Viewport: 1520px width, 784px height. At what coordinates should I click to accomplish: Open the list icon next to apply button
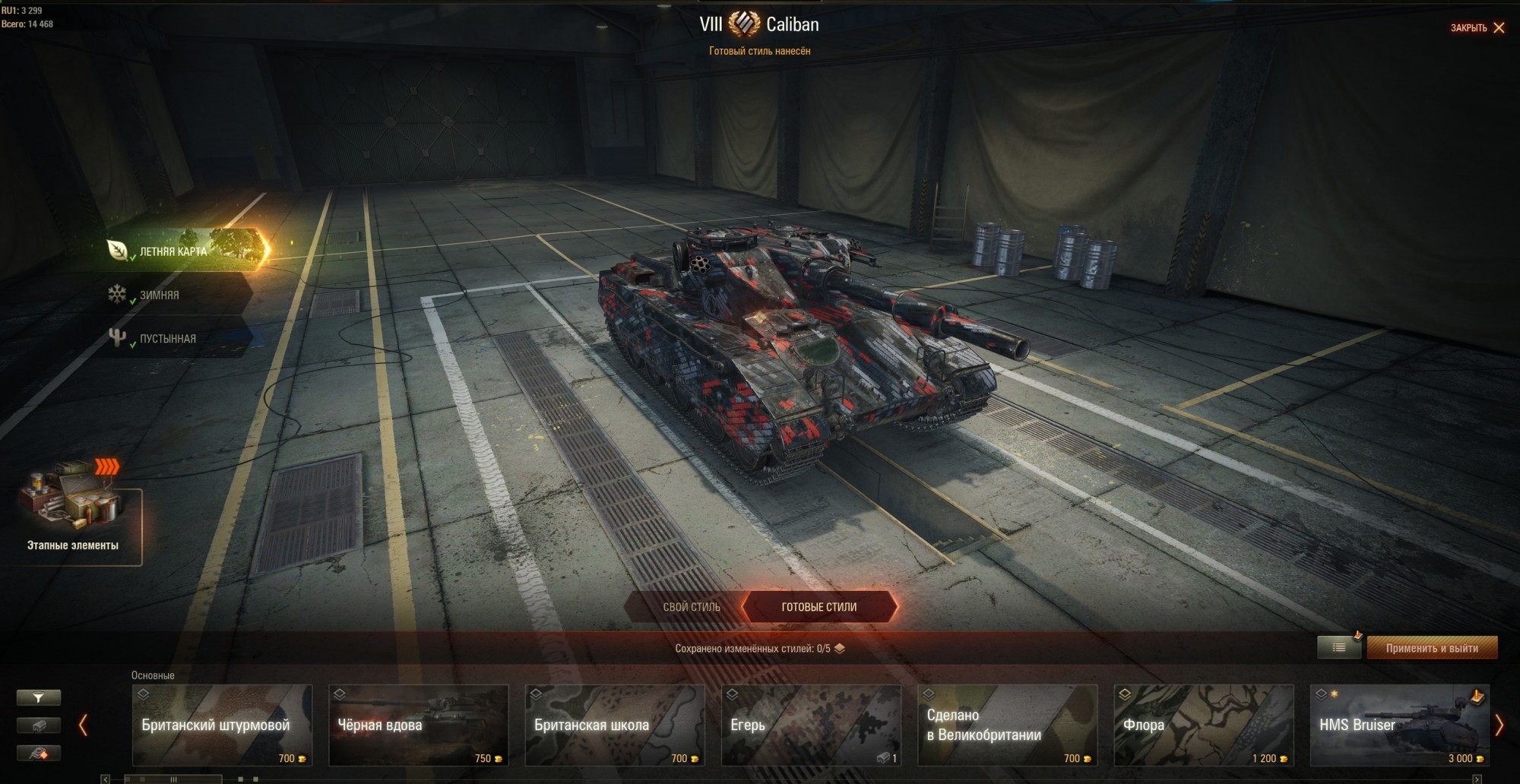pos(1338,648)
